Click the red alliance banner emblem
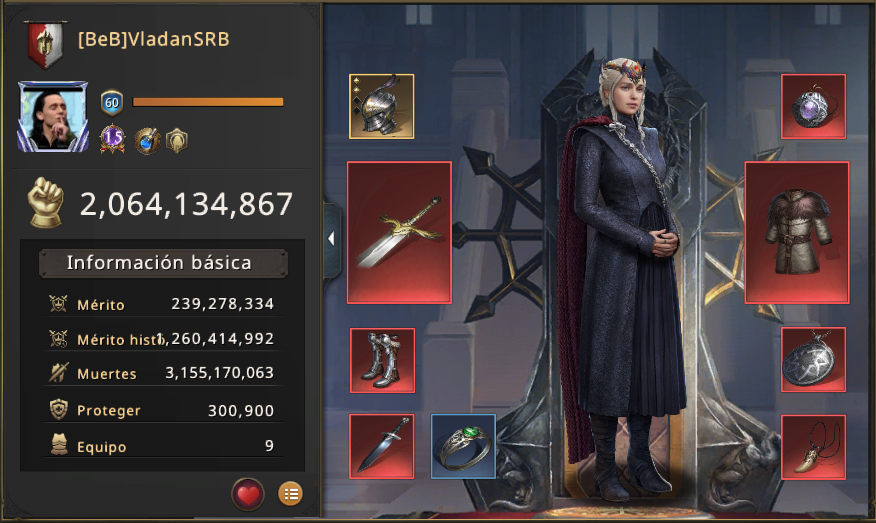The width and height of the screenshot is (876, 523). coord(45,42)
